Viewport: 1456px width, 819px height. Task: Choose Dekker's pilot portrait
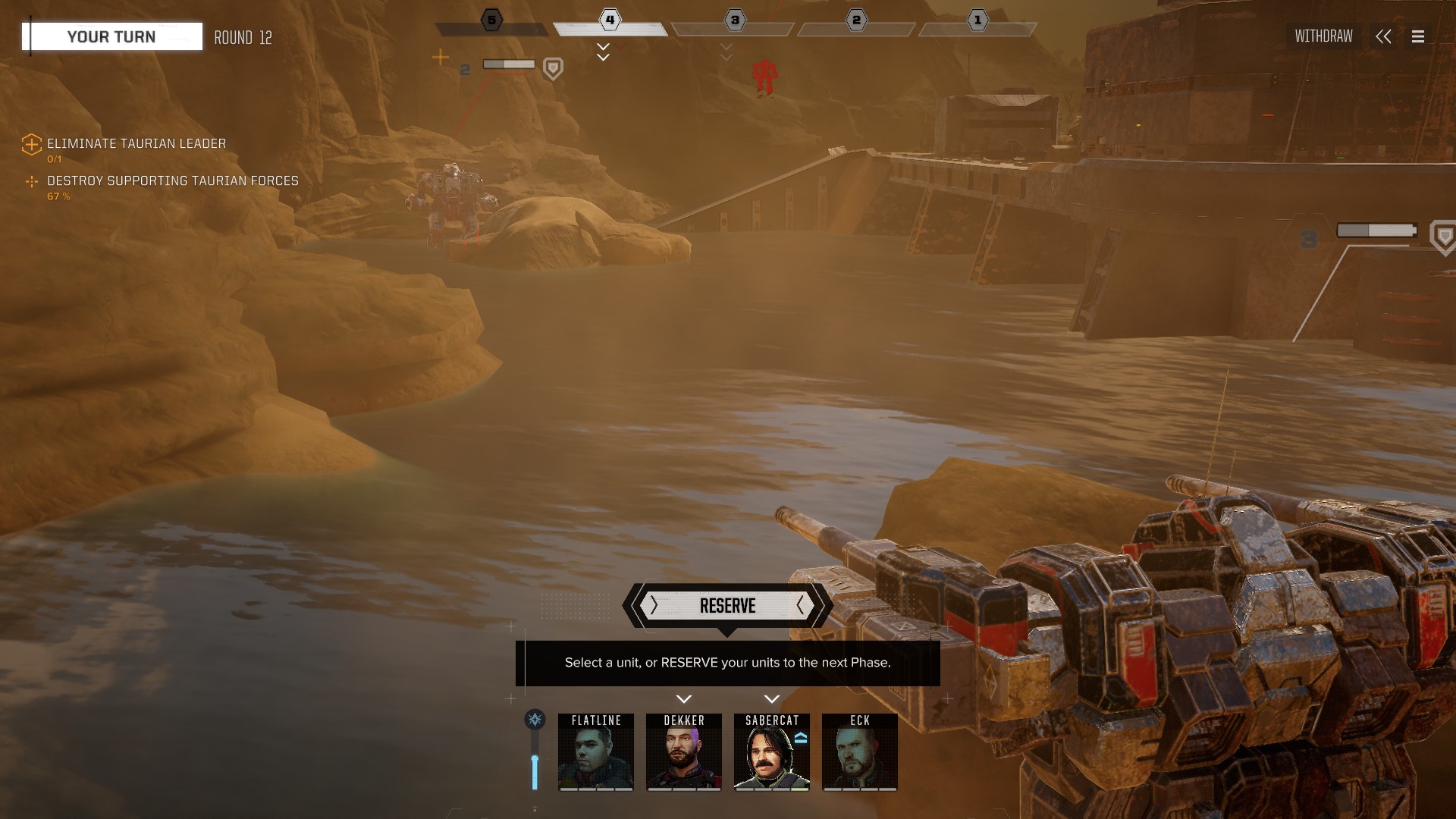point(684,752)
